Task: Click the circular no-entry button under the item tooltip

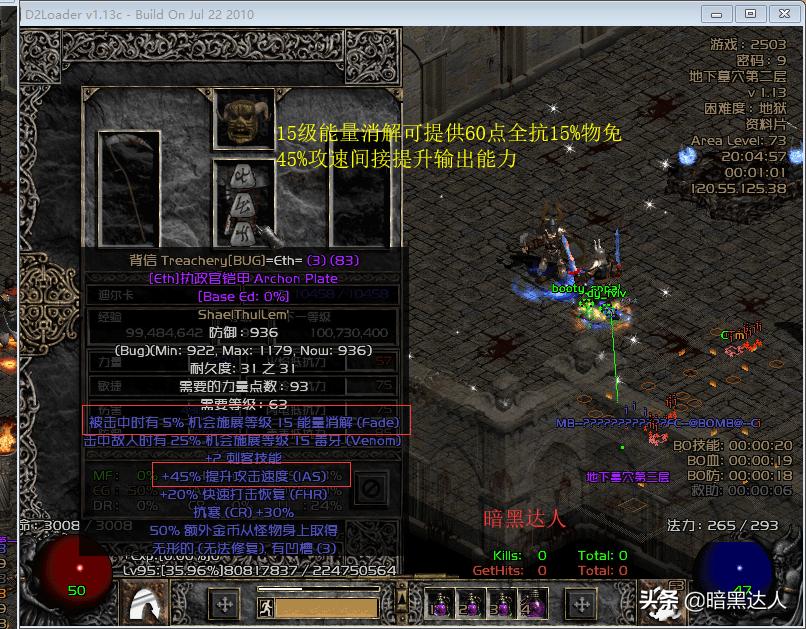Action: tap(371, 489)
